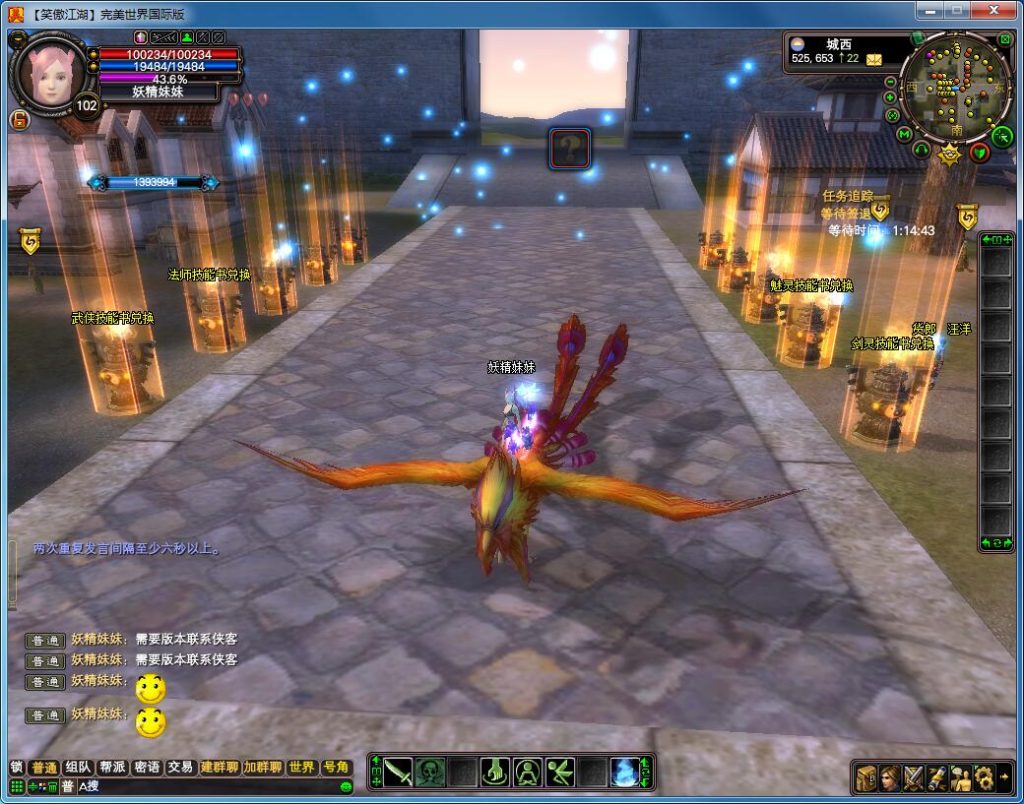This screenshot has width=1024, height=804.
Task: Open the gear settings menu
Action: 984,777
